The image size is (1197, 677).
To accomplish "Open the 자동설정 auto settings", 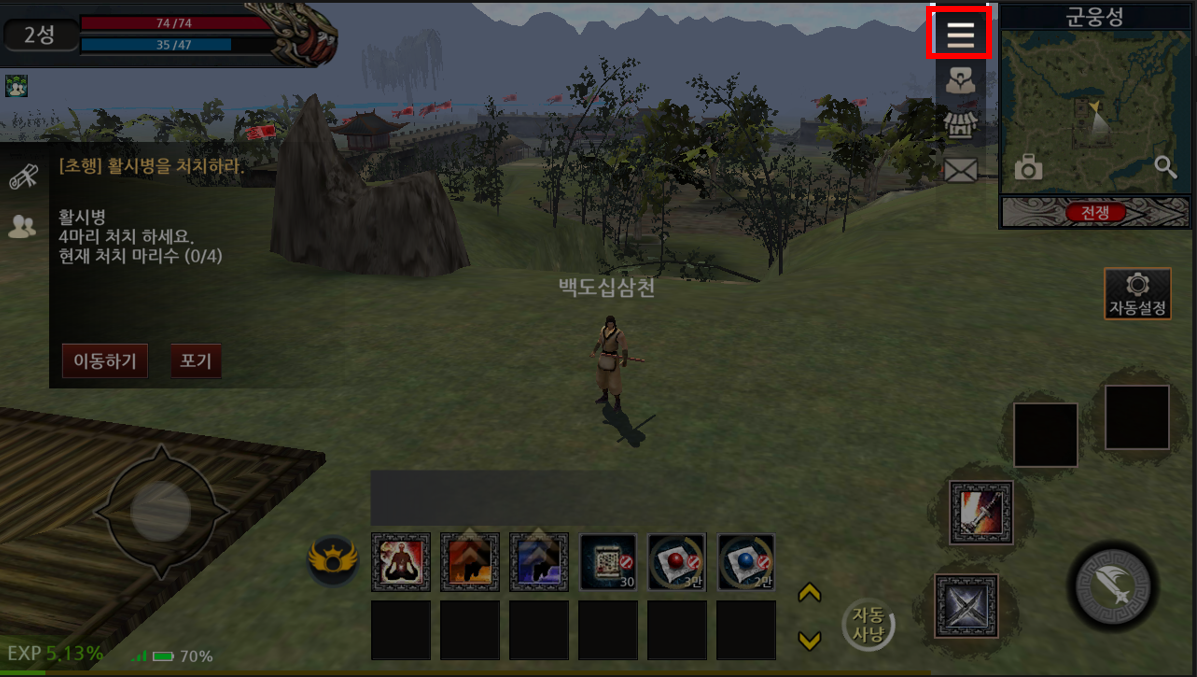I will point(1137,294).
